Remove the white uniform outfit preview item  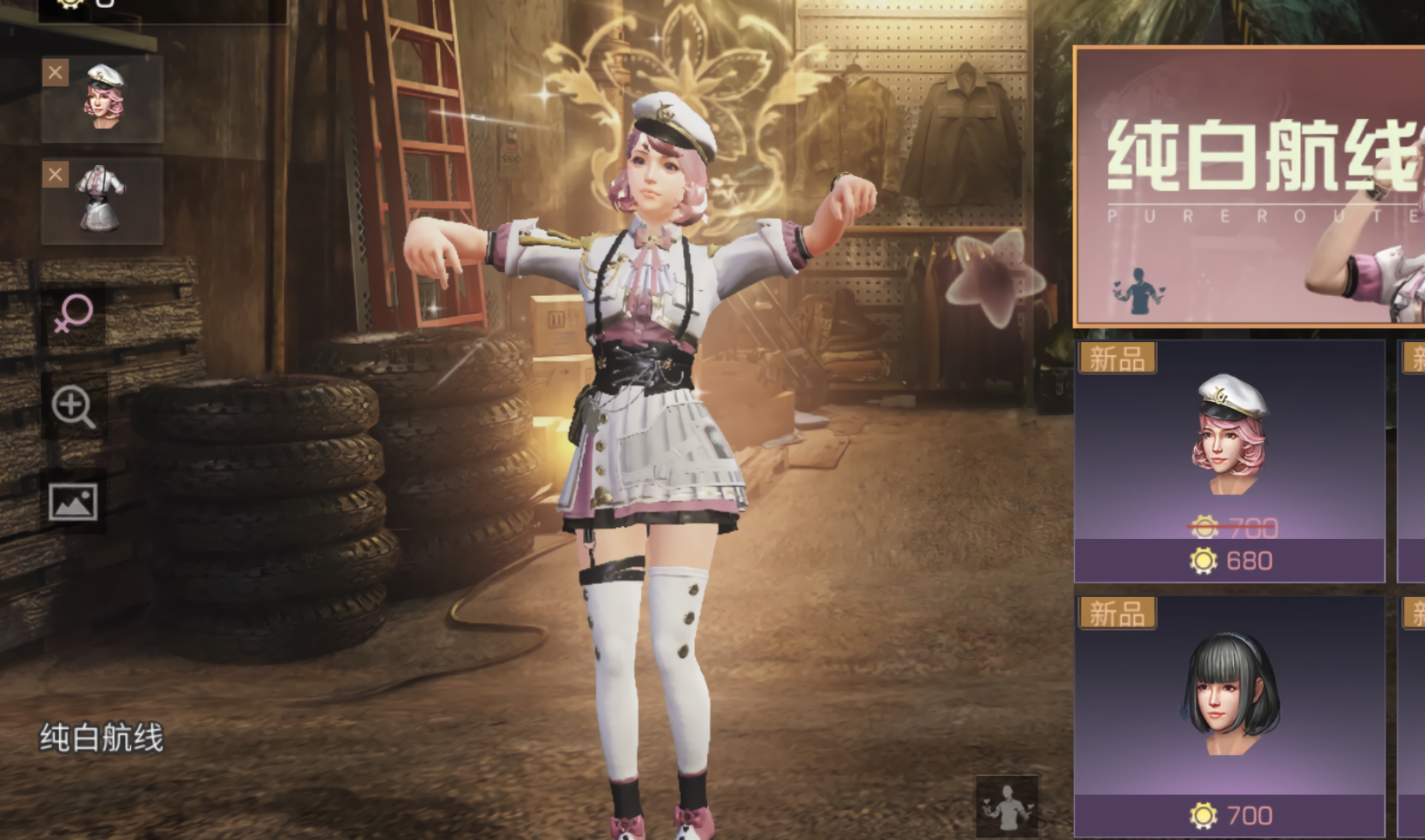(x=56, y=175)
